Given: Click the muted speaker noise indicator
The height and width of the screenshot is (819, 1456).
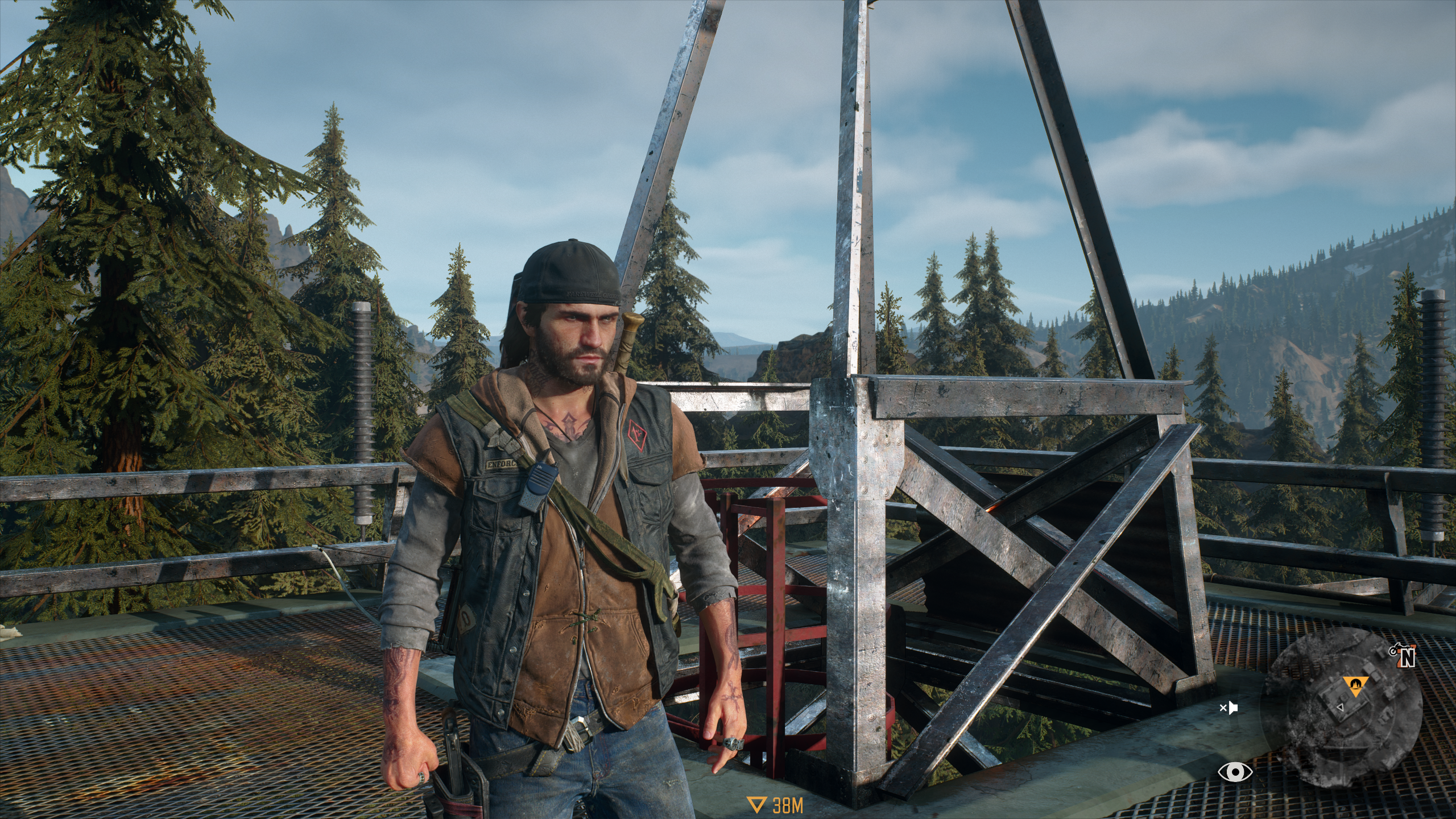Looking at the screenshot, I should coord(1228,709).
